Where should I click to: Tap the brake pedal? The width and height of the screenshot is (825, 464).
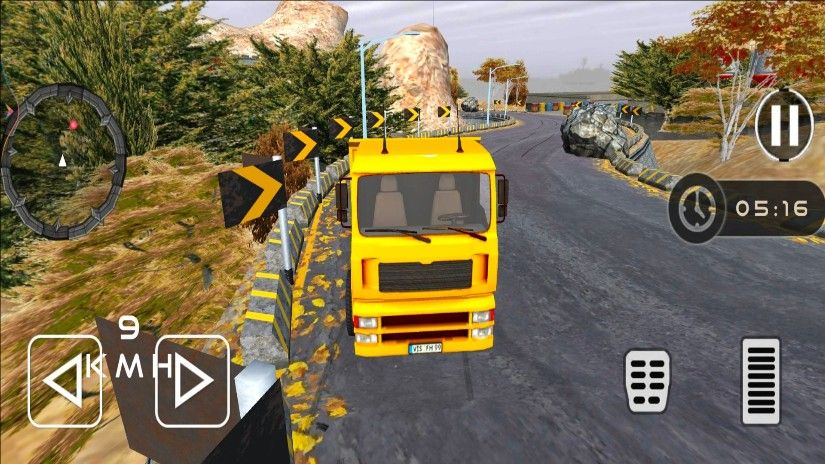[648, 381]
